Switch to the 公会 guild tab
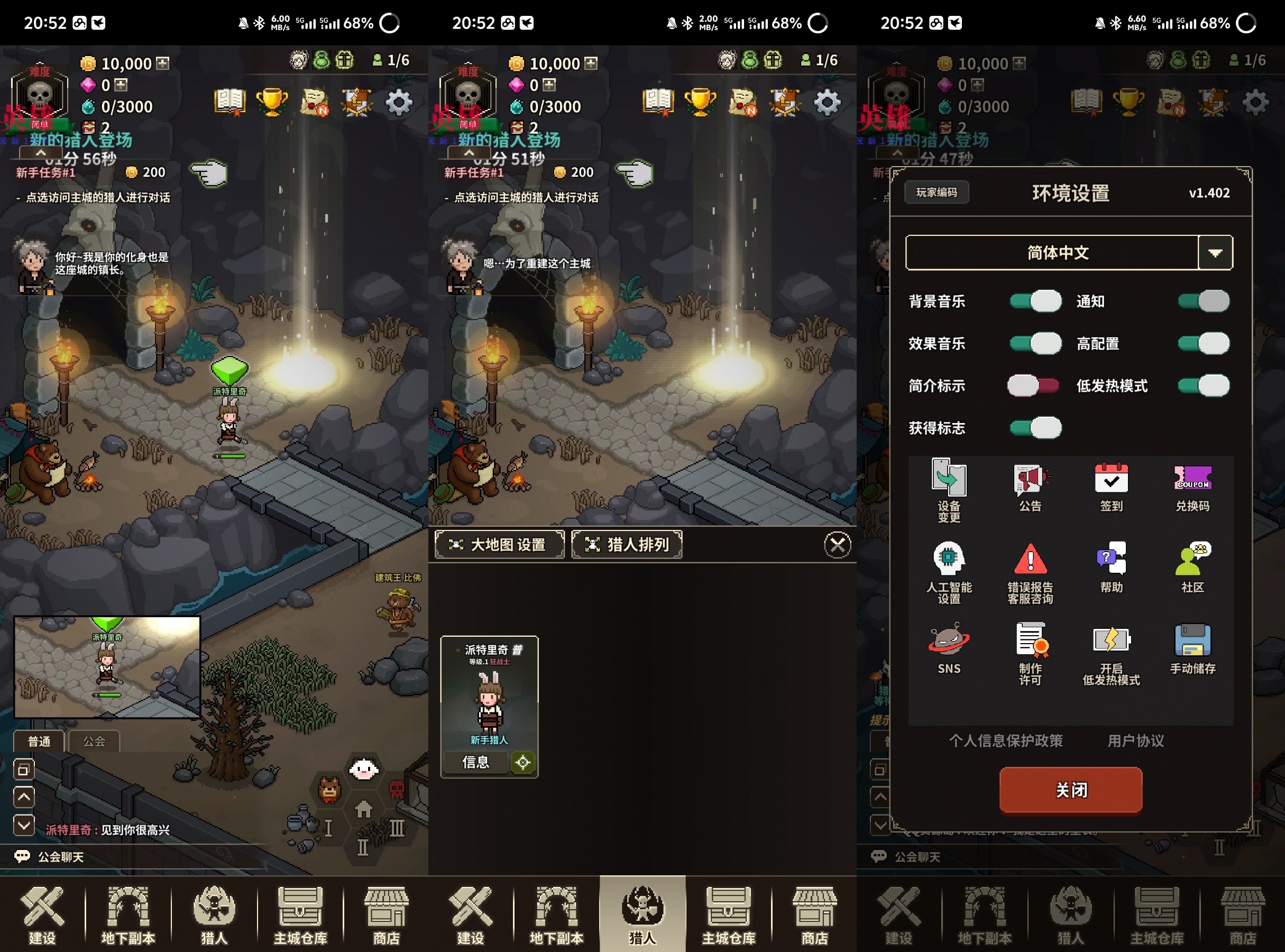This screenshot has height=952, width=1285. (x=94, y=741)
